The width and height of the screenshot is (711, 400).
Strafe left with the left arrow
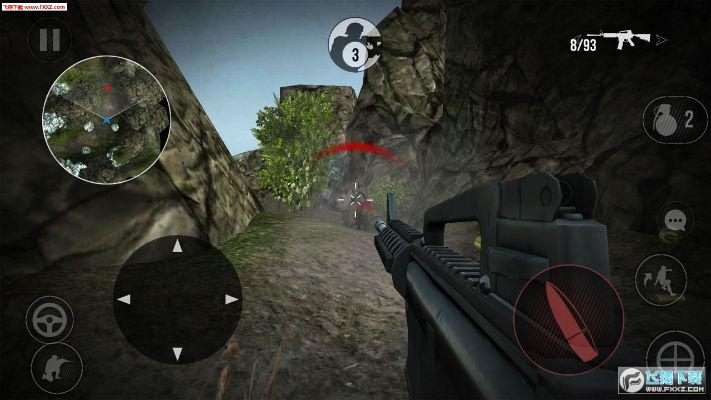(x=125, y=299)
